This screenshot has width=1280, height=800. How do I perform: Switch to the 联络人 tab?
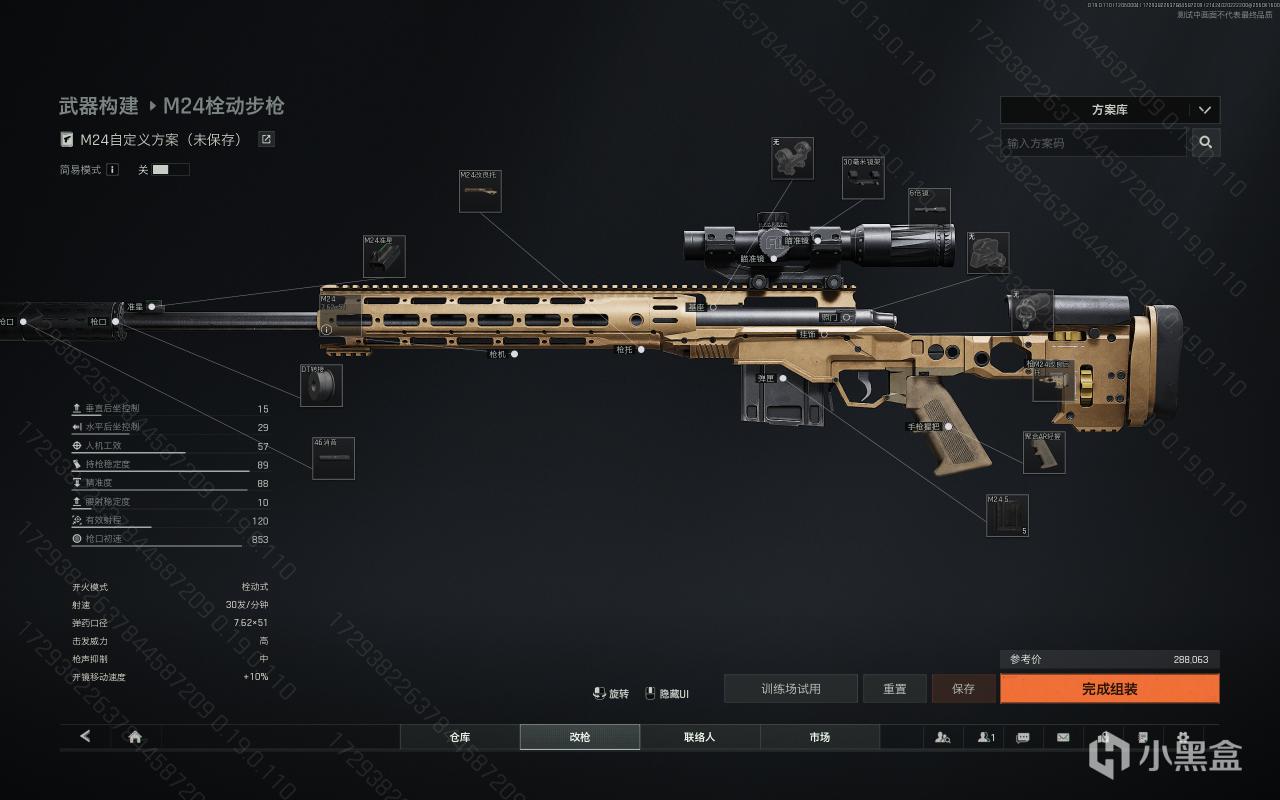(699, 737)
